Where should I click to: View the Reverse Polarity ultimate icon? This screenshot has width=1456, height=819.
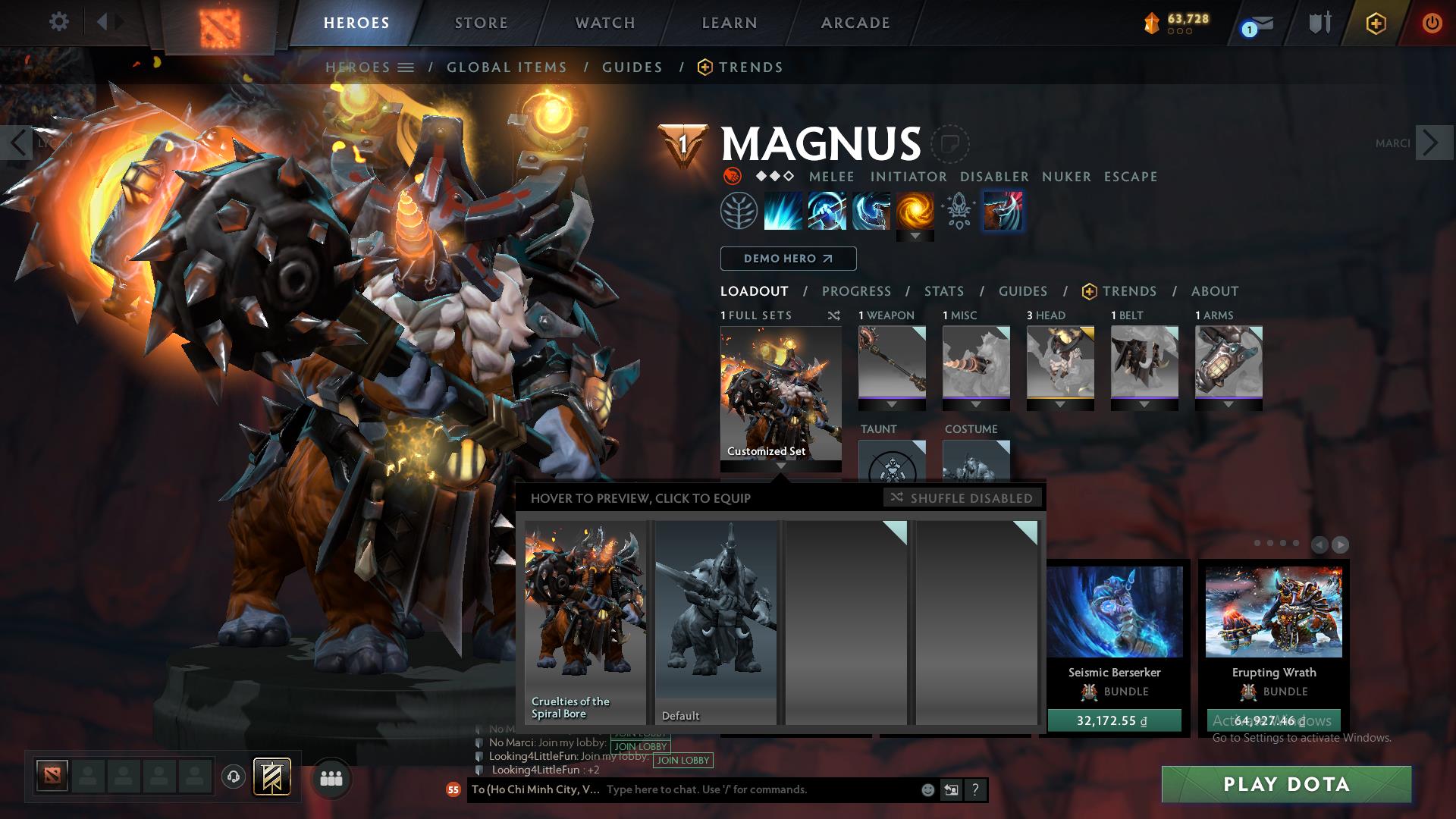(x=915, y=211)
